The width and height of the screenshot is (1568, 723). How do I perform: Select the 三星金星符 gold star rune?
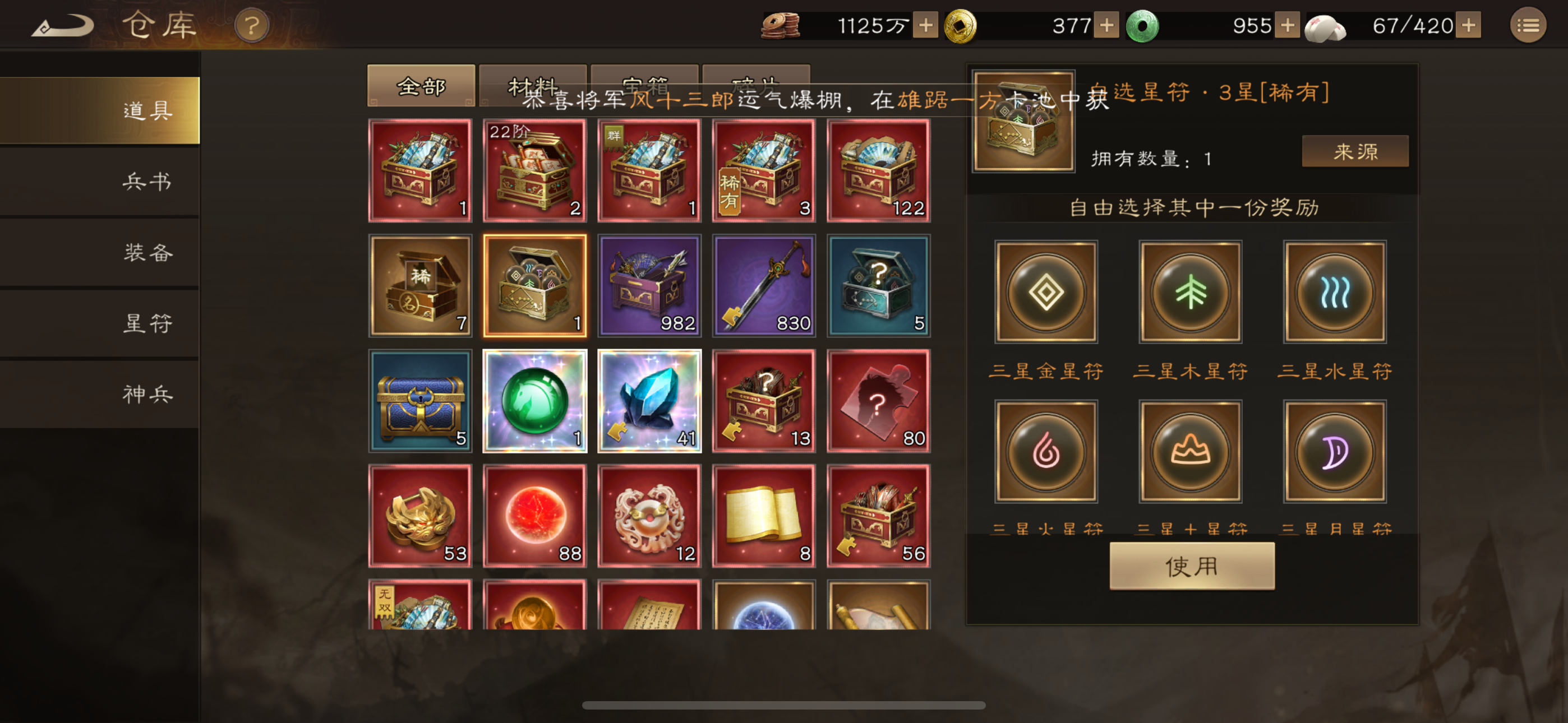[1045, 292]
